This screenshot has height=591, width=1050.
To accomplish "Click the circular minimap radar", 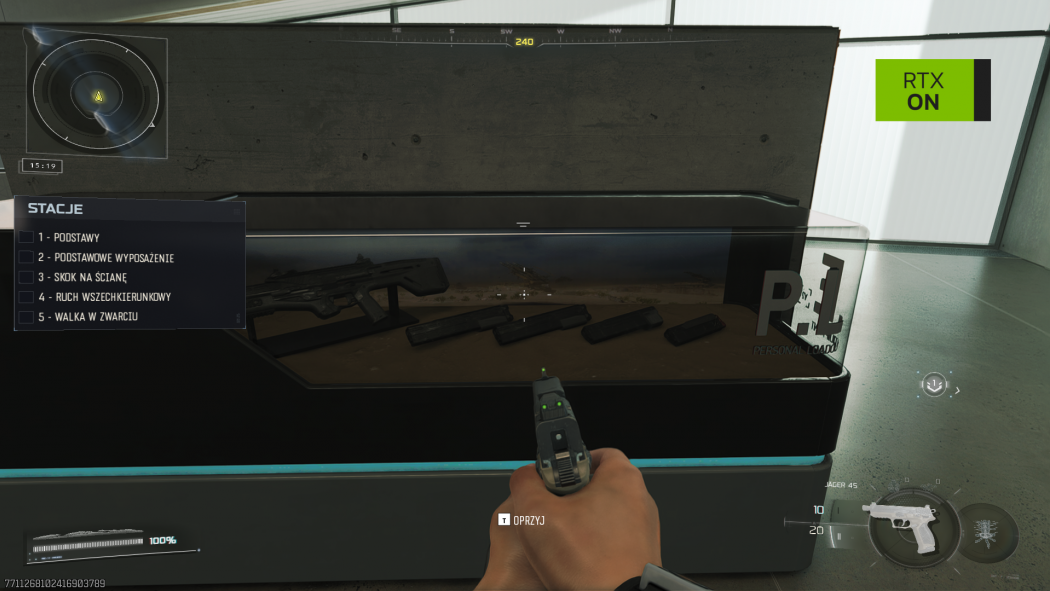I will [96, 96].
